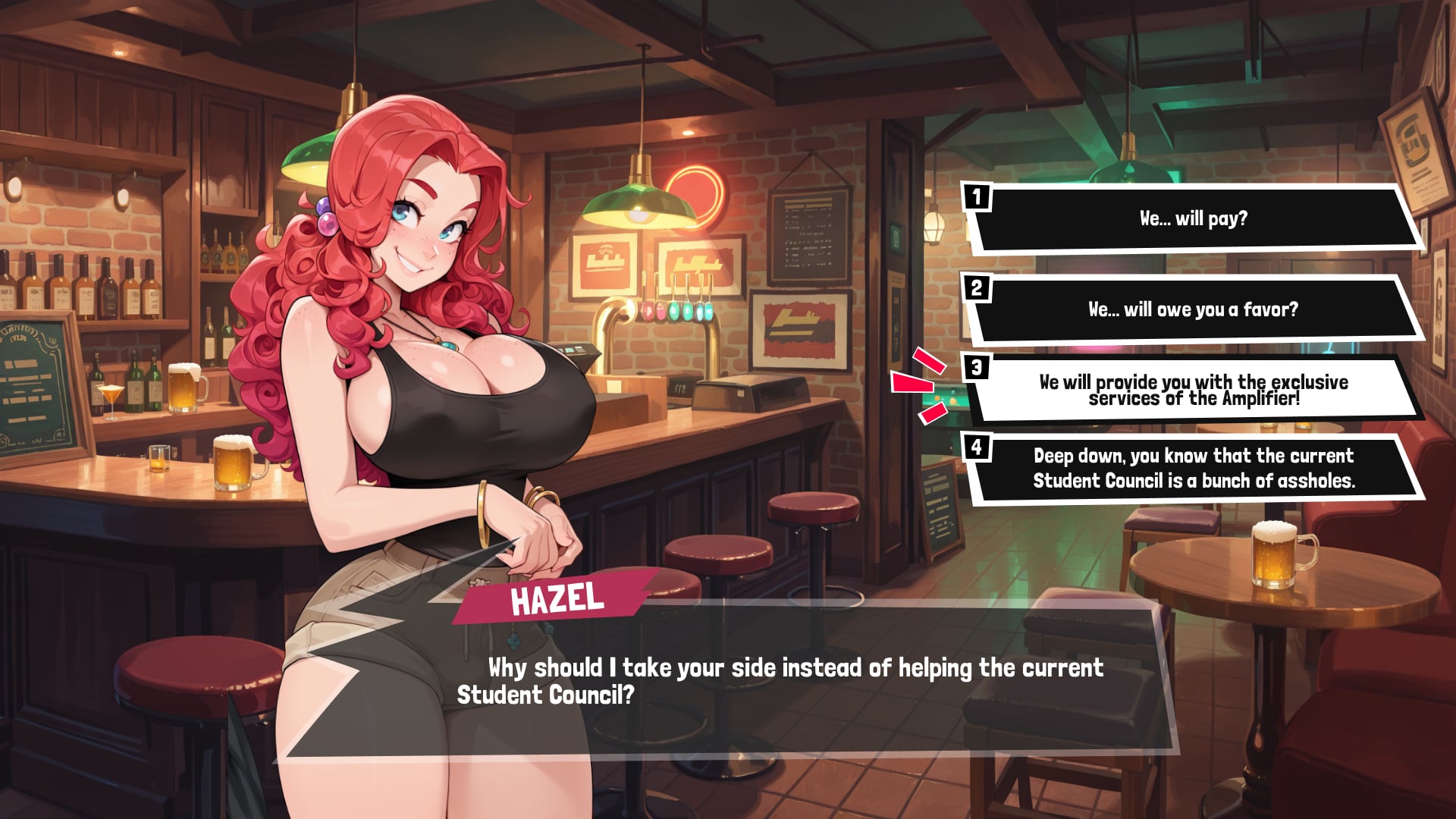Select "We... will owe you a favor?" option
Image resolution: width=1456 pixels, height=819 pixels.
click(x=1193, y=309)
